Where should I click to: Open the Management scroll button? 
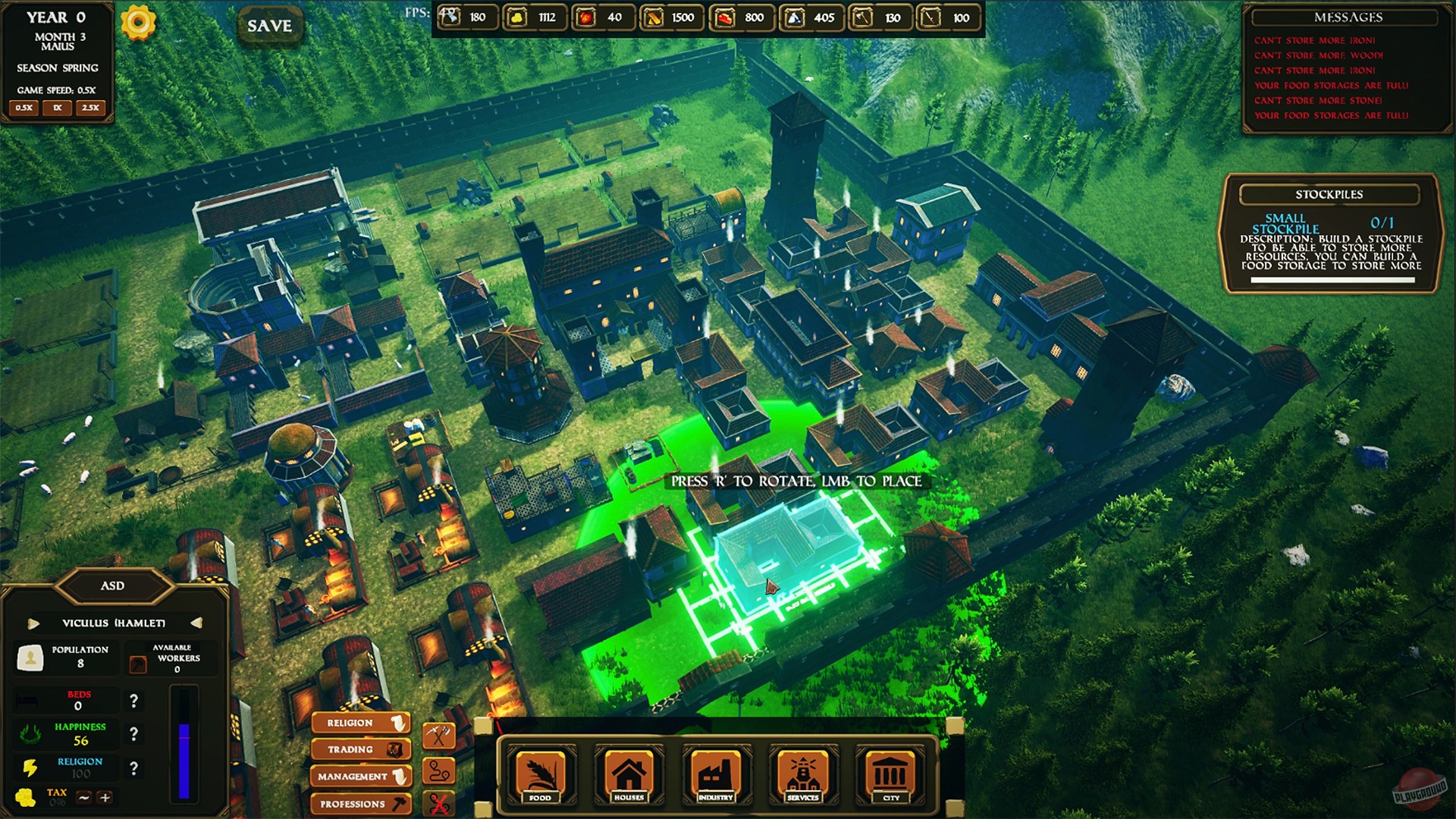tap(360, 776)
